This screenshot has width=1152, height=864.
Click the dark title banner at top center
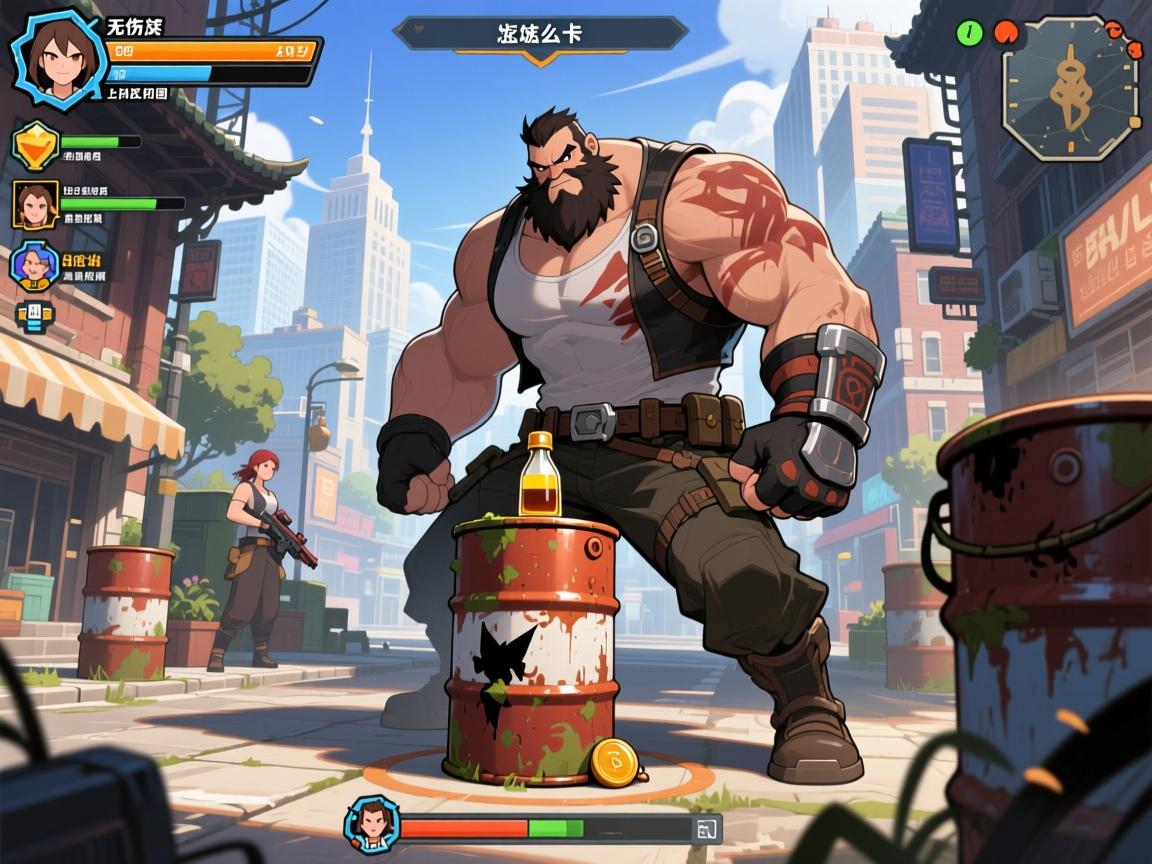pos(540,34)
